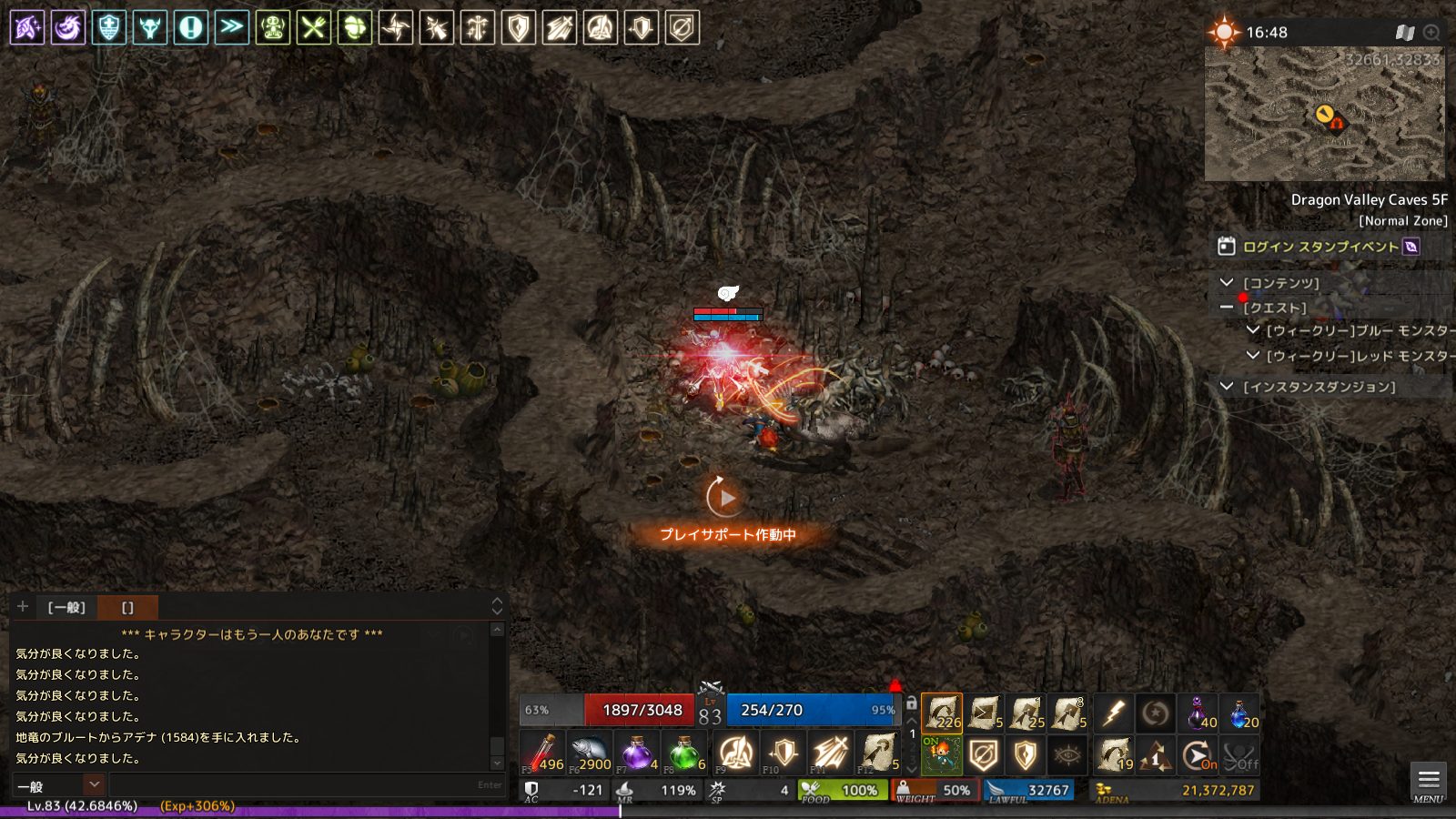Image resolution: width=1456 pixels, height=819 pixels.
Task: Toggle the play support auto-hunt button
Action: pos(724,498)
